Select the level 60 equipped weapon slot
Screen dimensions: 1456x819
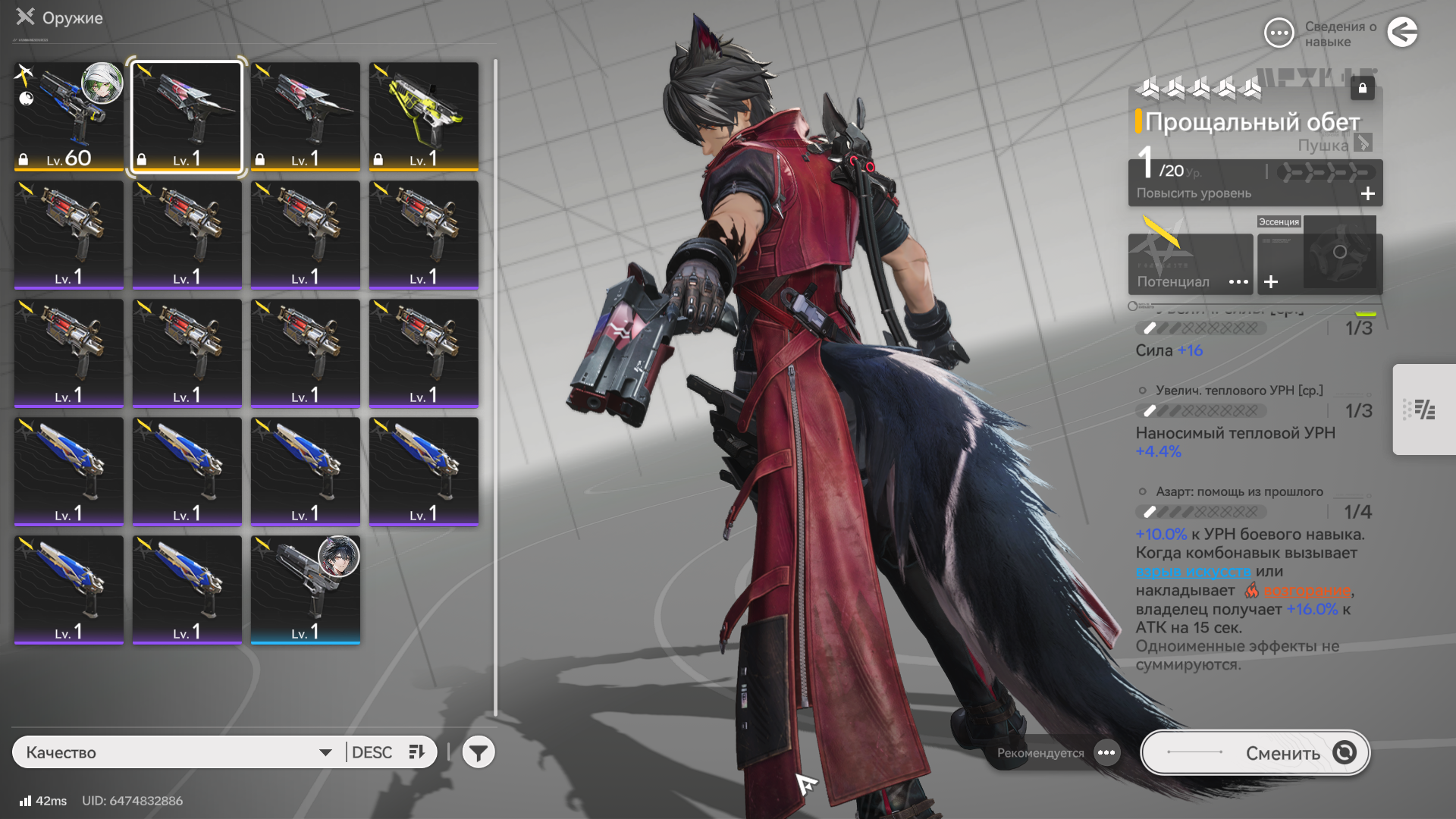(69, 116)
